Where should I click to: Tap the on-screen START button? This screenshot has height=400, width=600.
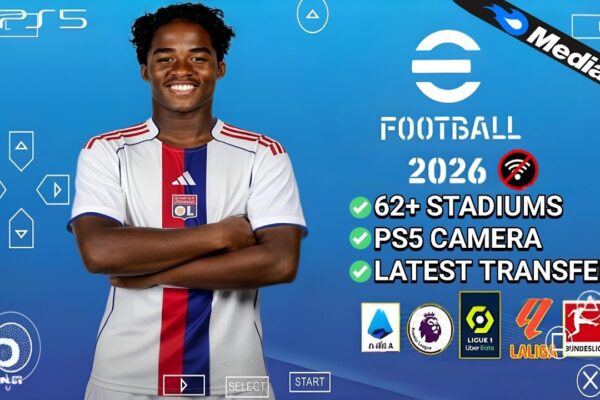coord(310,381)
